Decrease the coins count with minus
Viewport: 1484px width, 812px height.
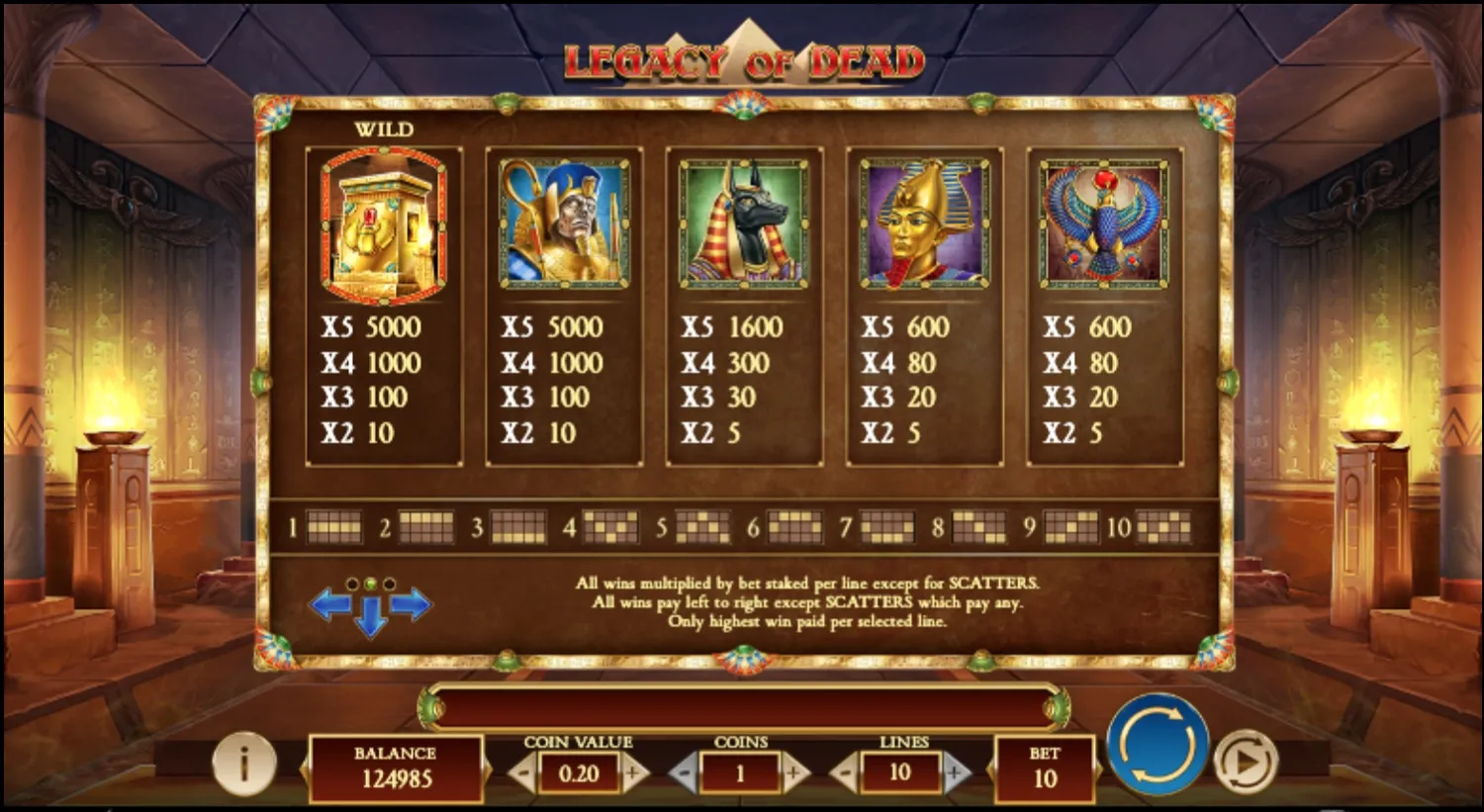coord(685,774)
